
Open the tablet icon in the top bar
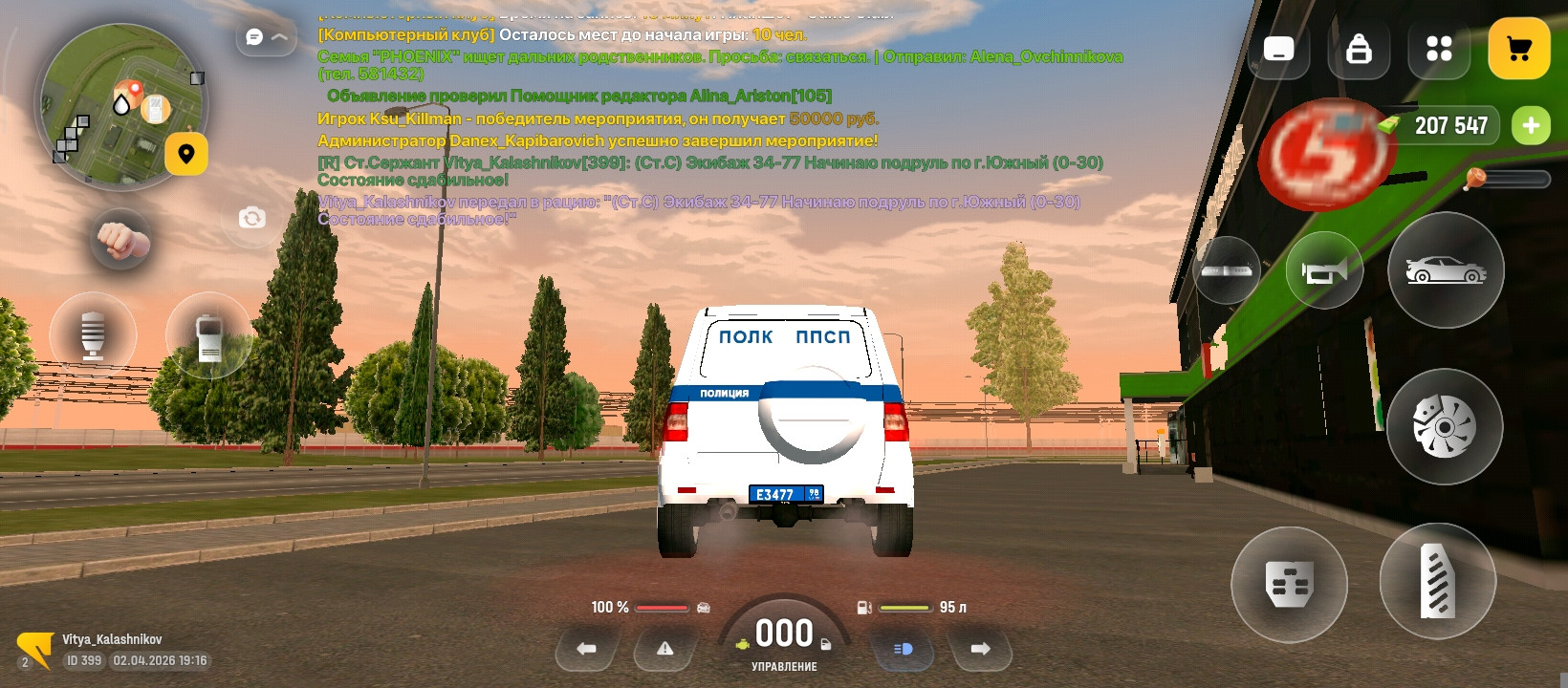tap(1278, 50)
